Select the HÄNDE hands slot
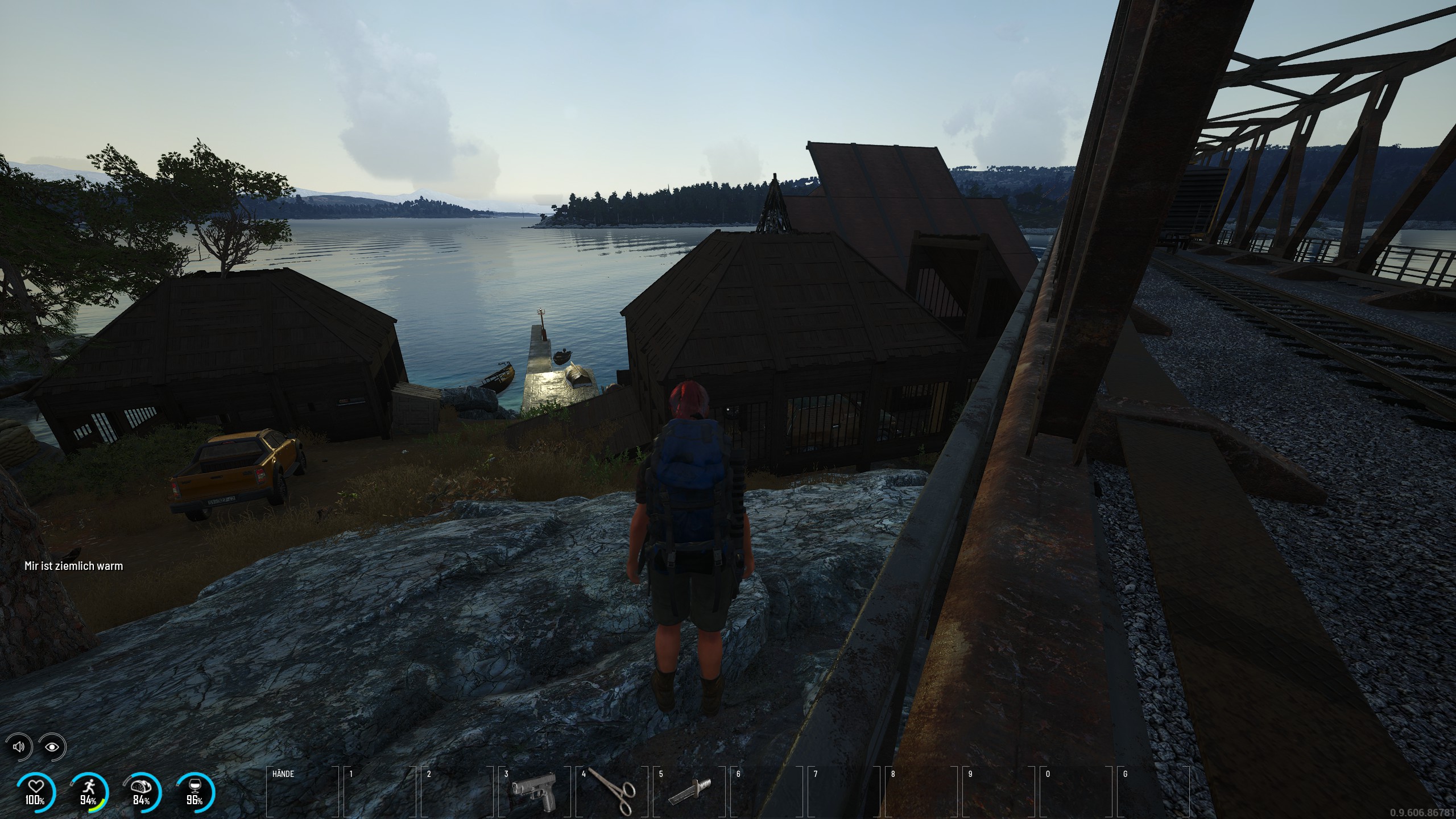The height and width of the screenshot is (819, 1456). (301, 791)
